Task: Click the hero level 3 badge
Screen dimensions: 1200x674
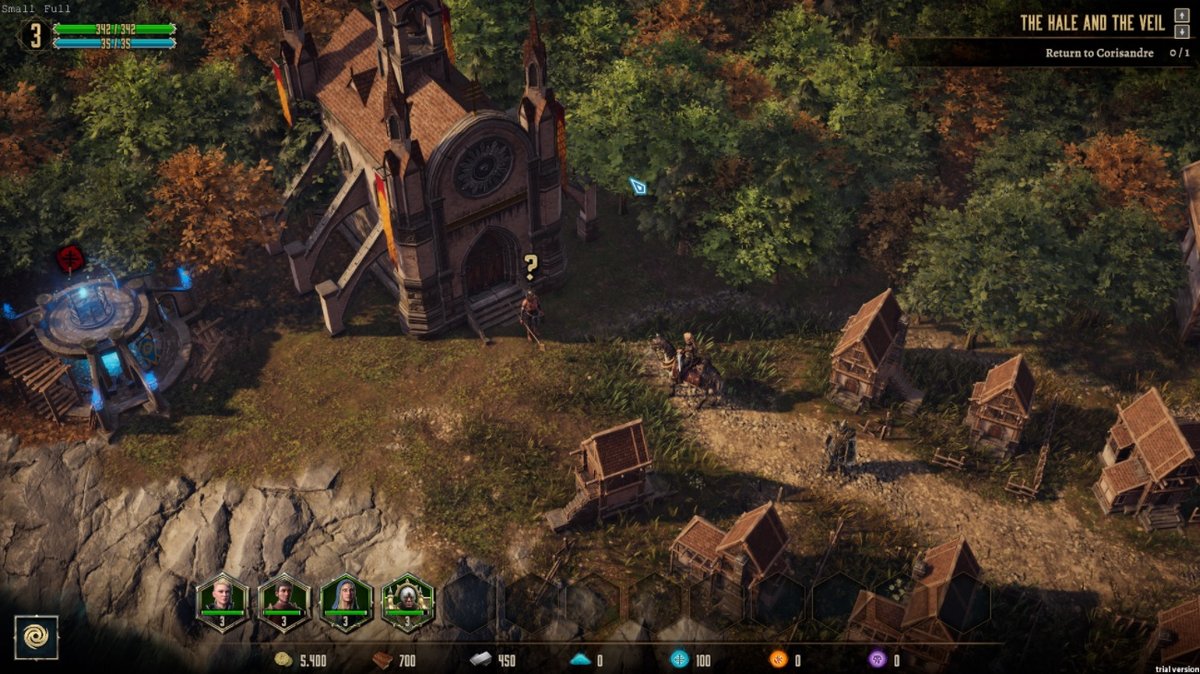Action: pyautogui.click(x=35, y=36)
